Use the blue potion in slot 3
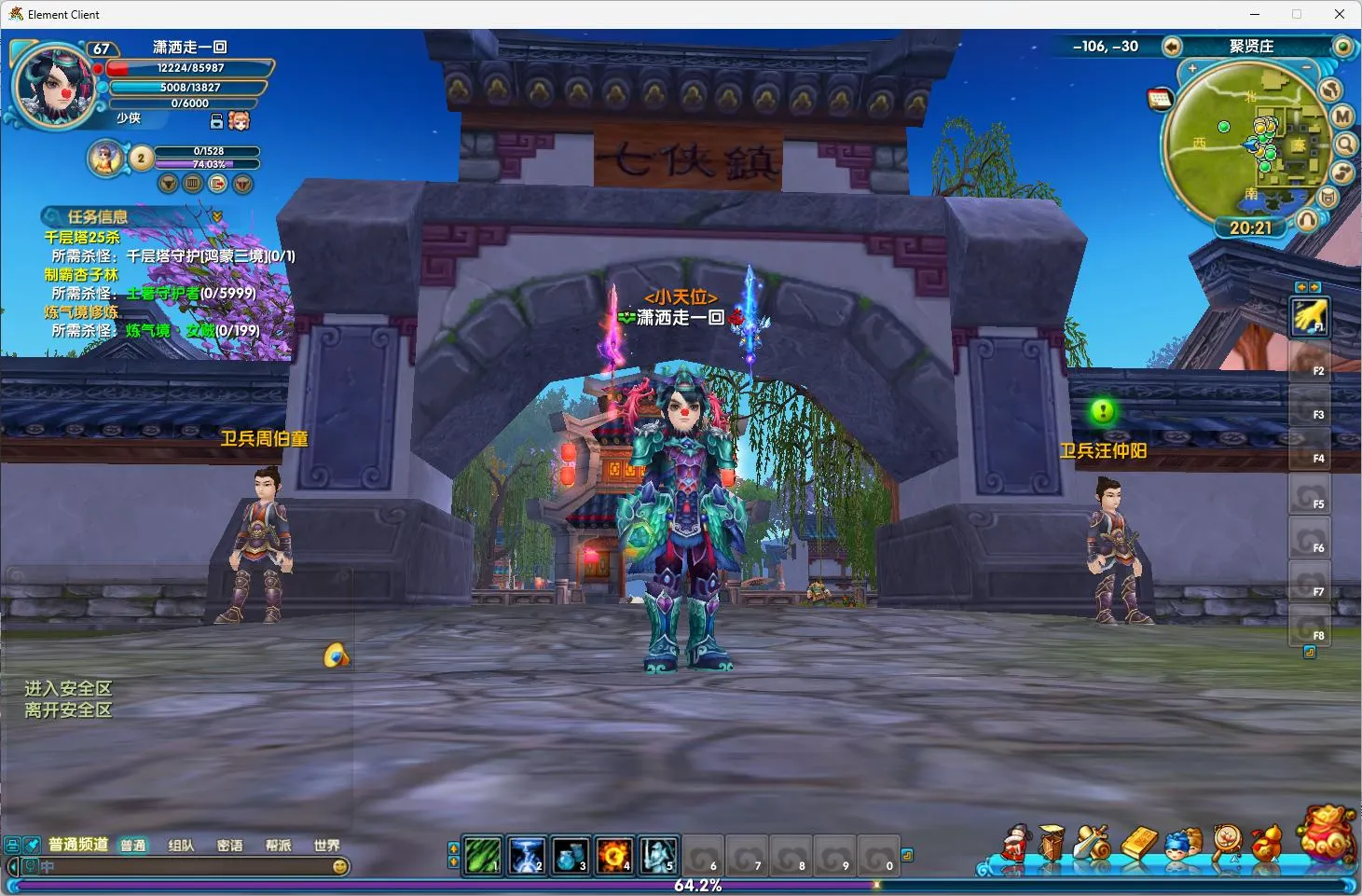The image size is (1362, 896). tap(571, 855)
